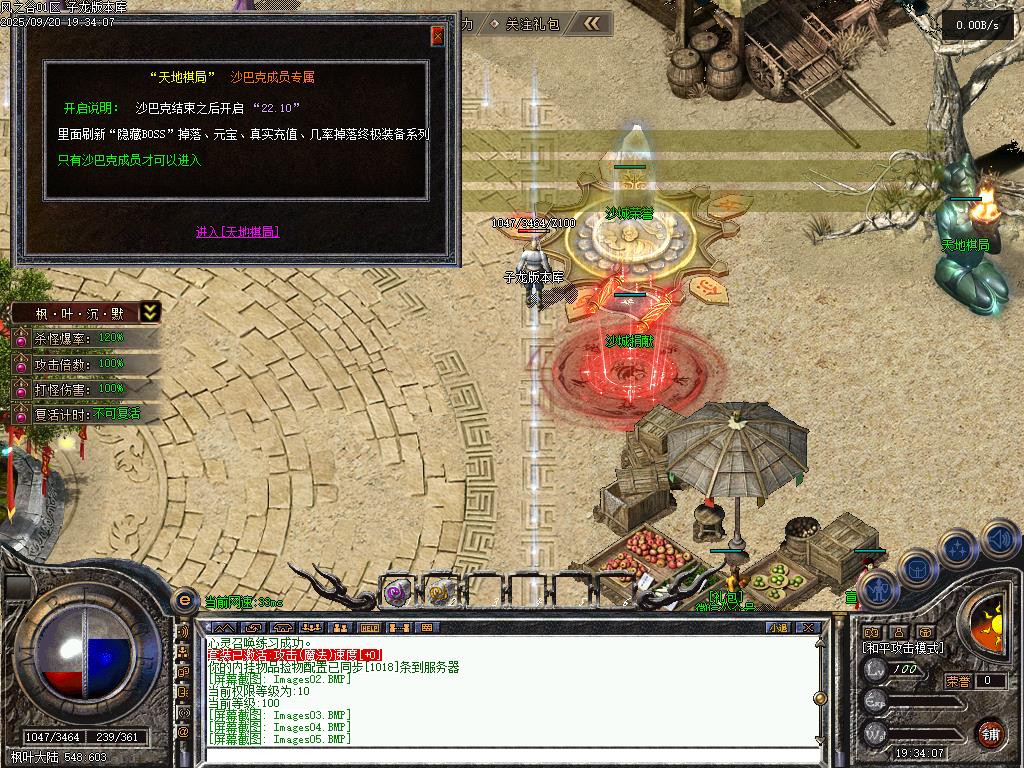The height and width of the screenshot is (768, 1024).
Task: Click the HELP button above chat
Action: (x=370, y=627)
